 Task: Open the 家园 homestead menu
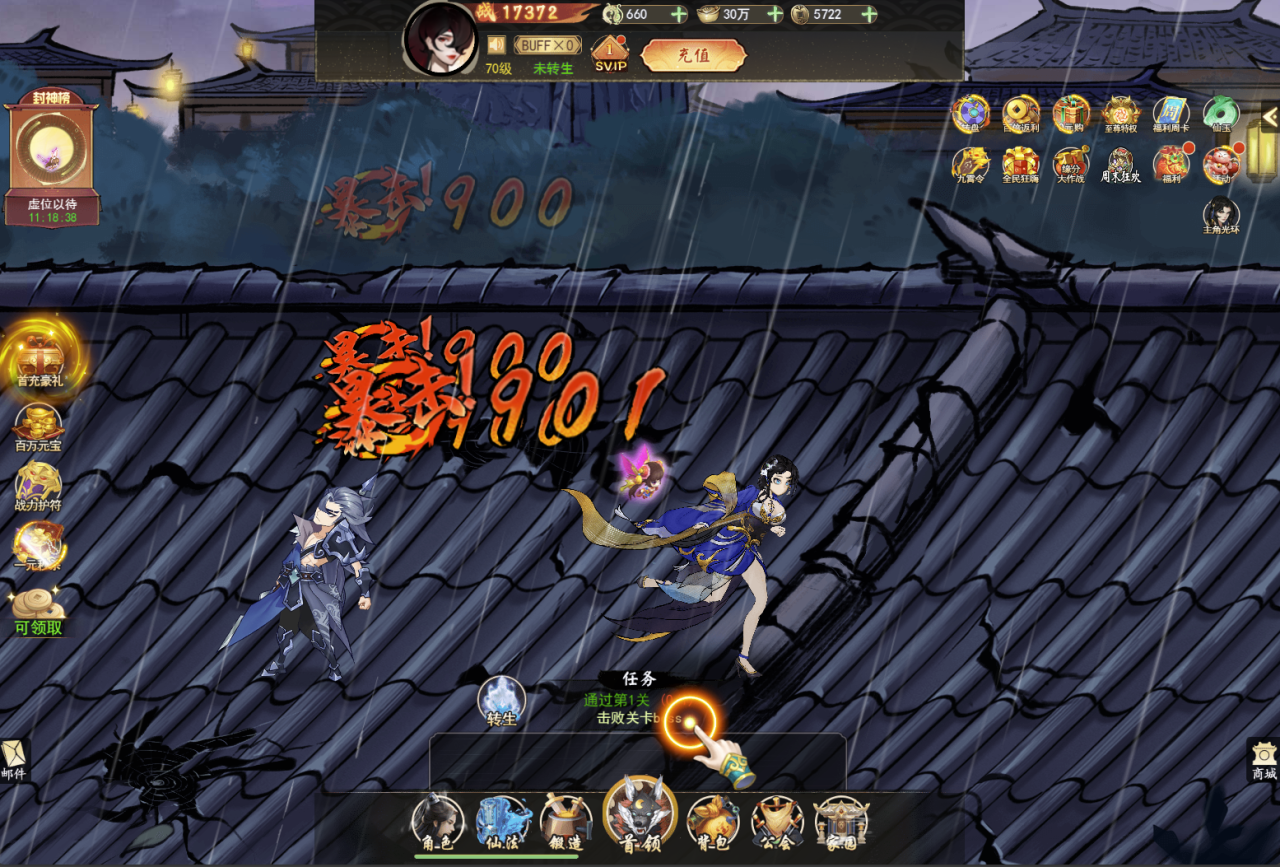click(x=841, y=822)
